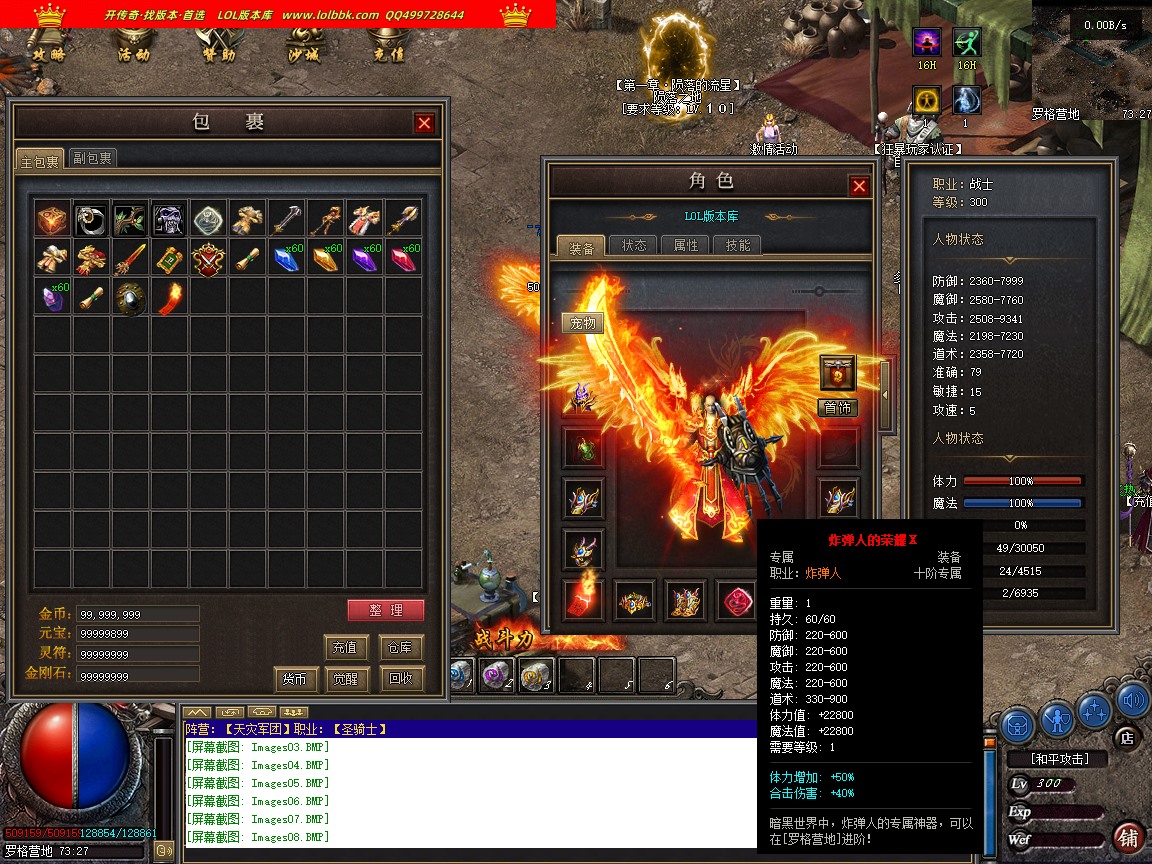This screenshot has height=864, width=1152.
Task: Open the 回收 recycle panel
Action: click(x=402, y=679)
